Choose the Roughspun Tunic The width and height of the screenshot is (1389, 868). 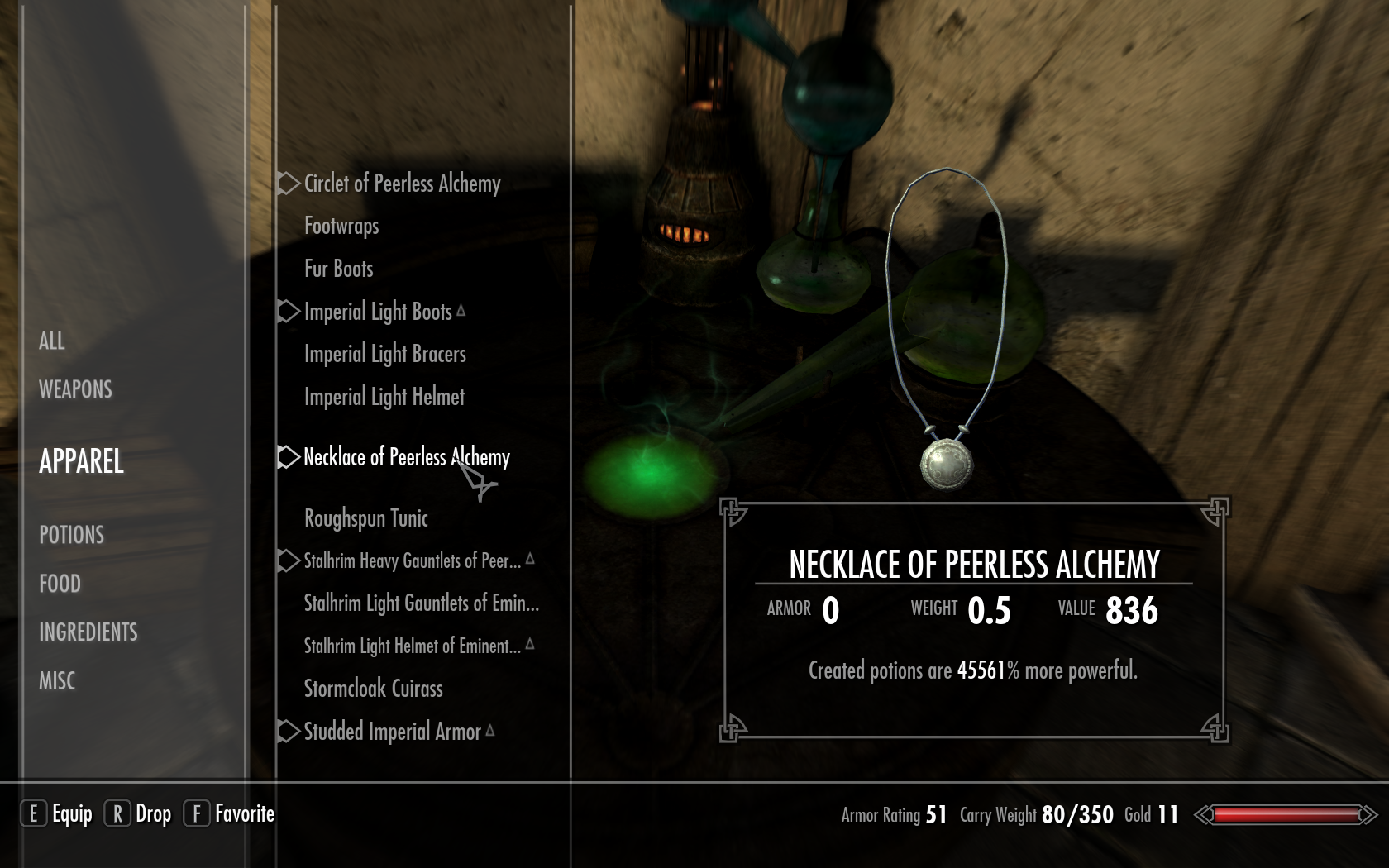[365, 518]
